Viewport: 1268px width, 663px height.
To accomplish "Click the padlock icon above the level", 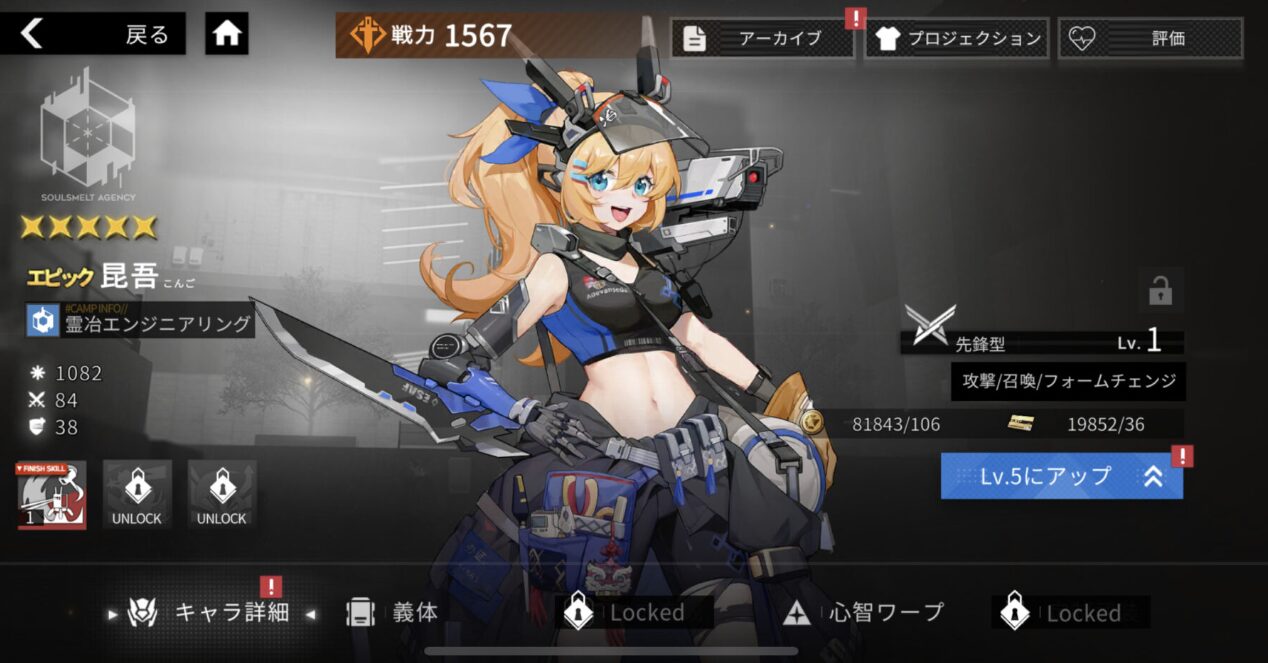I will coord(1160,291).
